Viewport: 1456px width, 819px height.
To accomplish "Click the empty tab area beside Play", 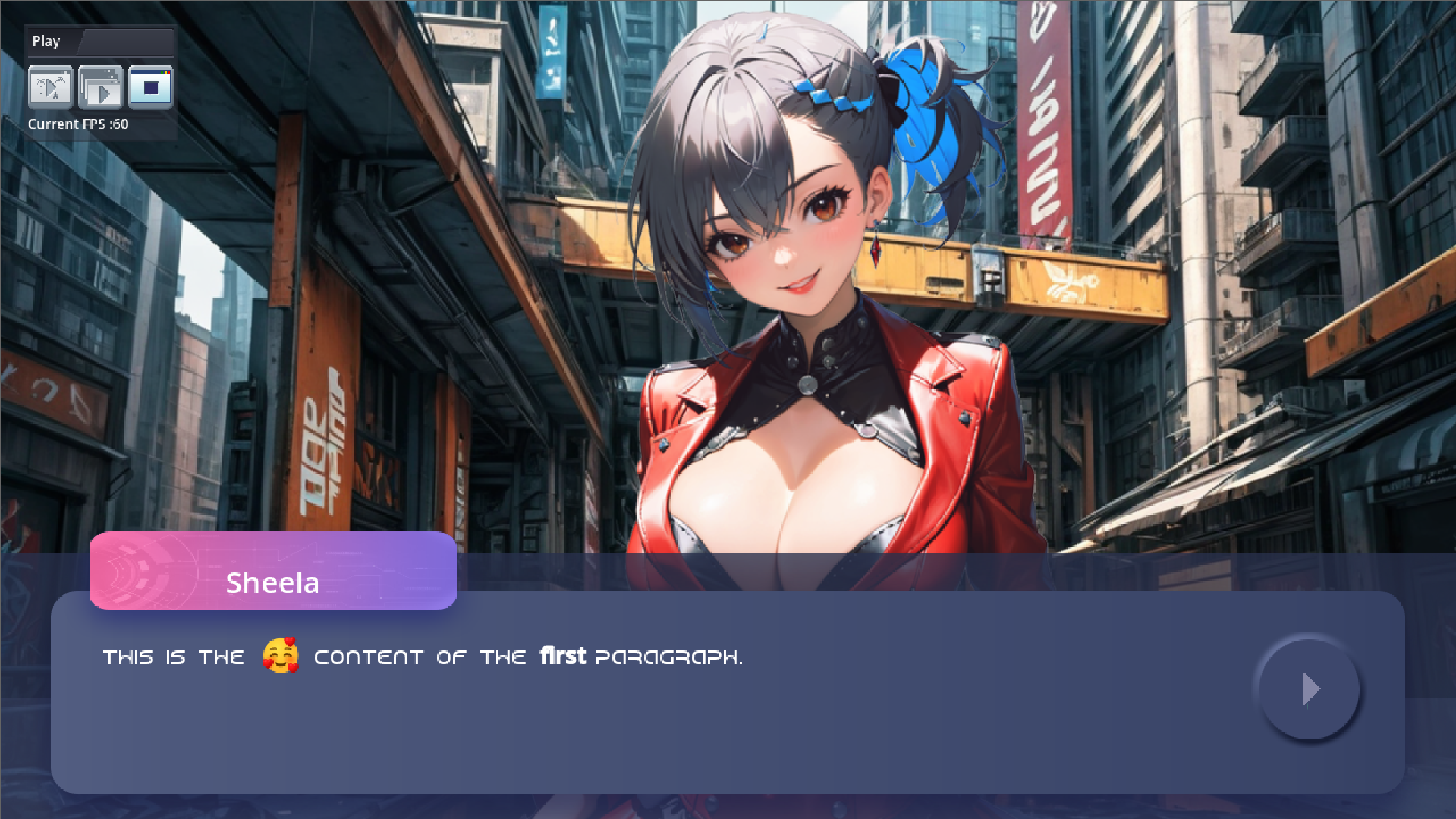I will (129, 41).
